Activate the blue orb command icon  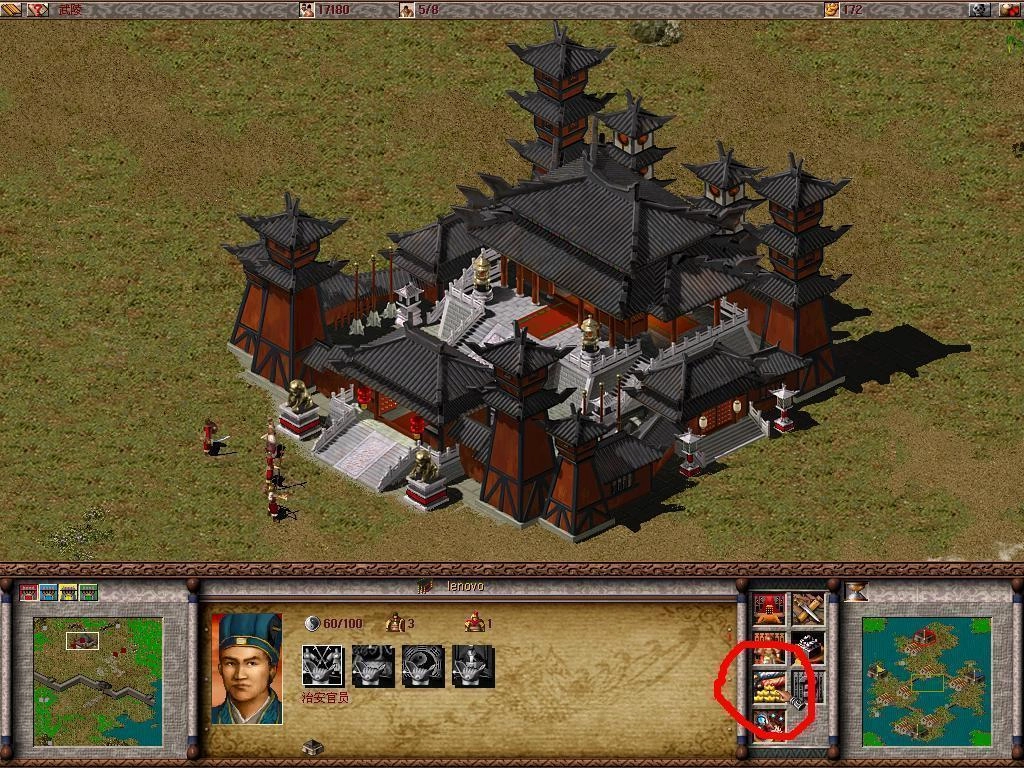pyautogui.click(x=768, y=722)
